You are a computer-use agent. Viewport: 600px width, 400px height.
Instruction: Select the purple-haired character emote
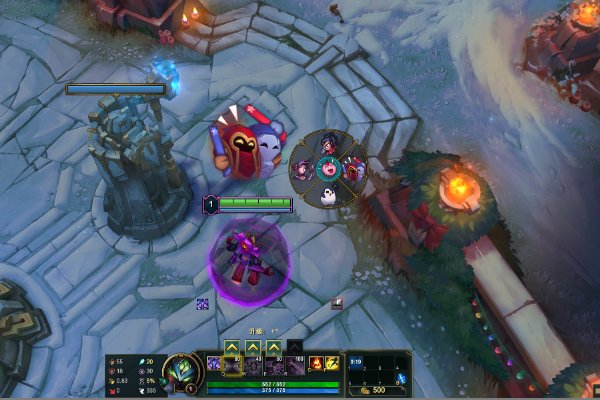[x=303, y=170]
